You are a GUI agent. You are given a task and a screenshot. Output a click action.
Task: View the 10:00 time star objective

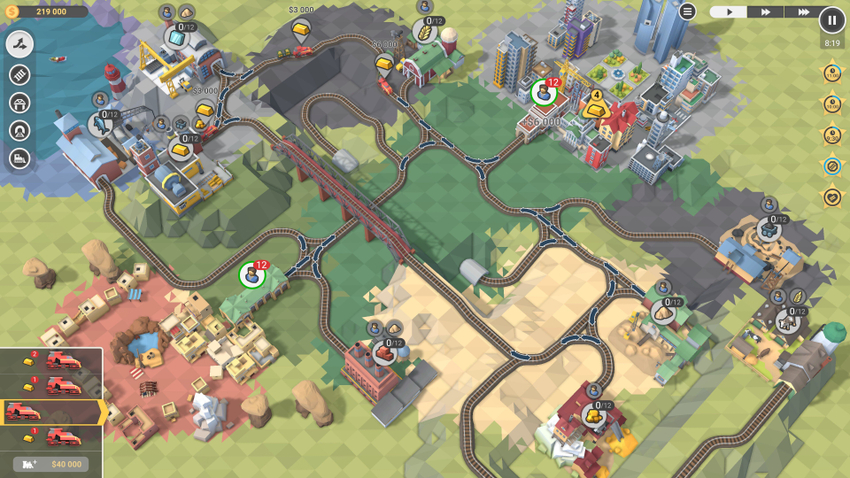pos(832,104)
